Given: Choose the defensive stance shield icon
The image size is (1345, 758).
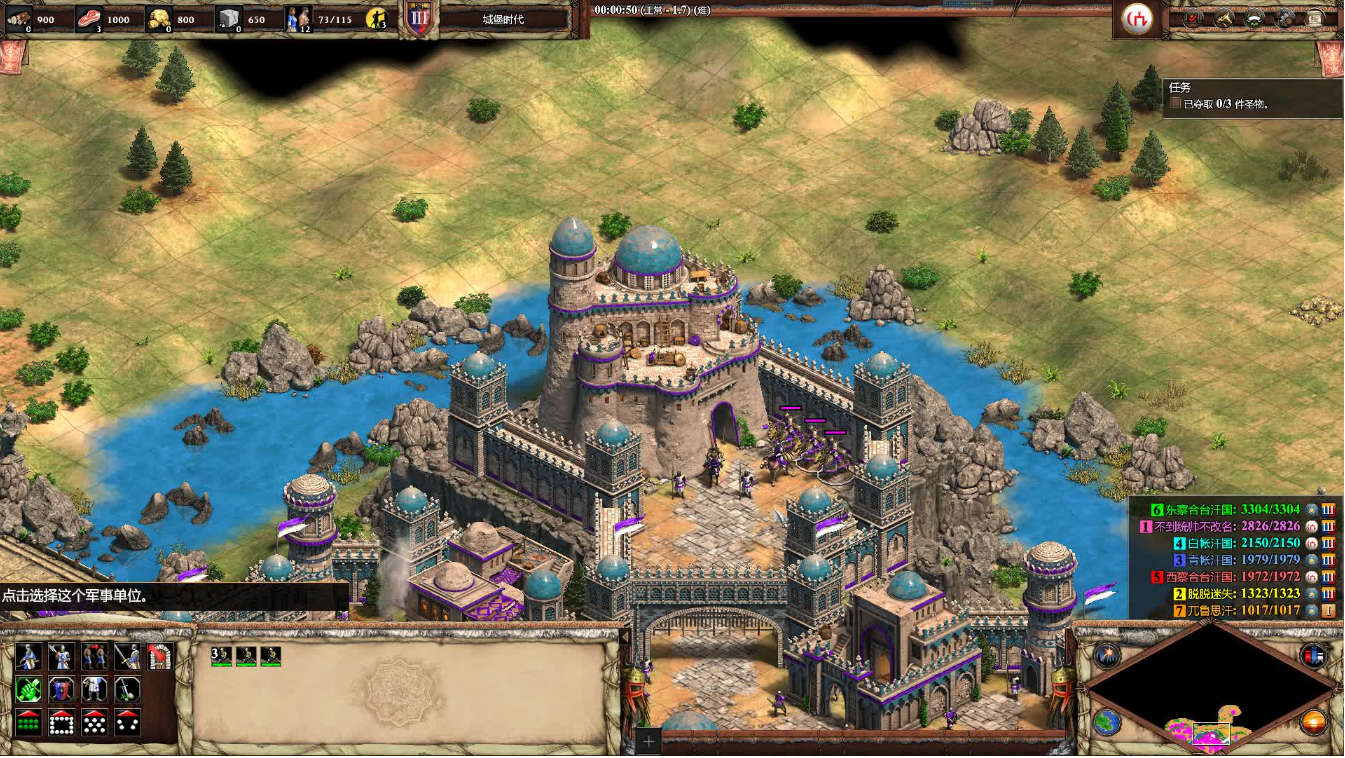Looking at the screenshot, I should click(x=62, y=689).
